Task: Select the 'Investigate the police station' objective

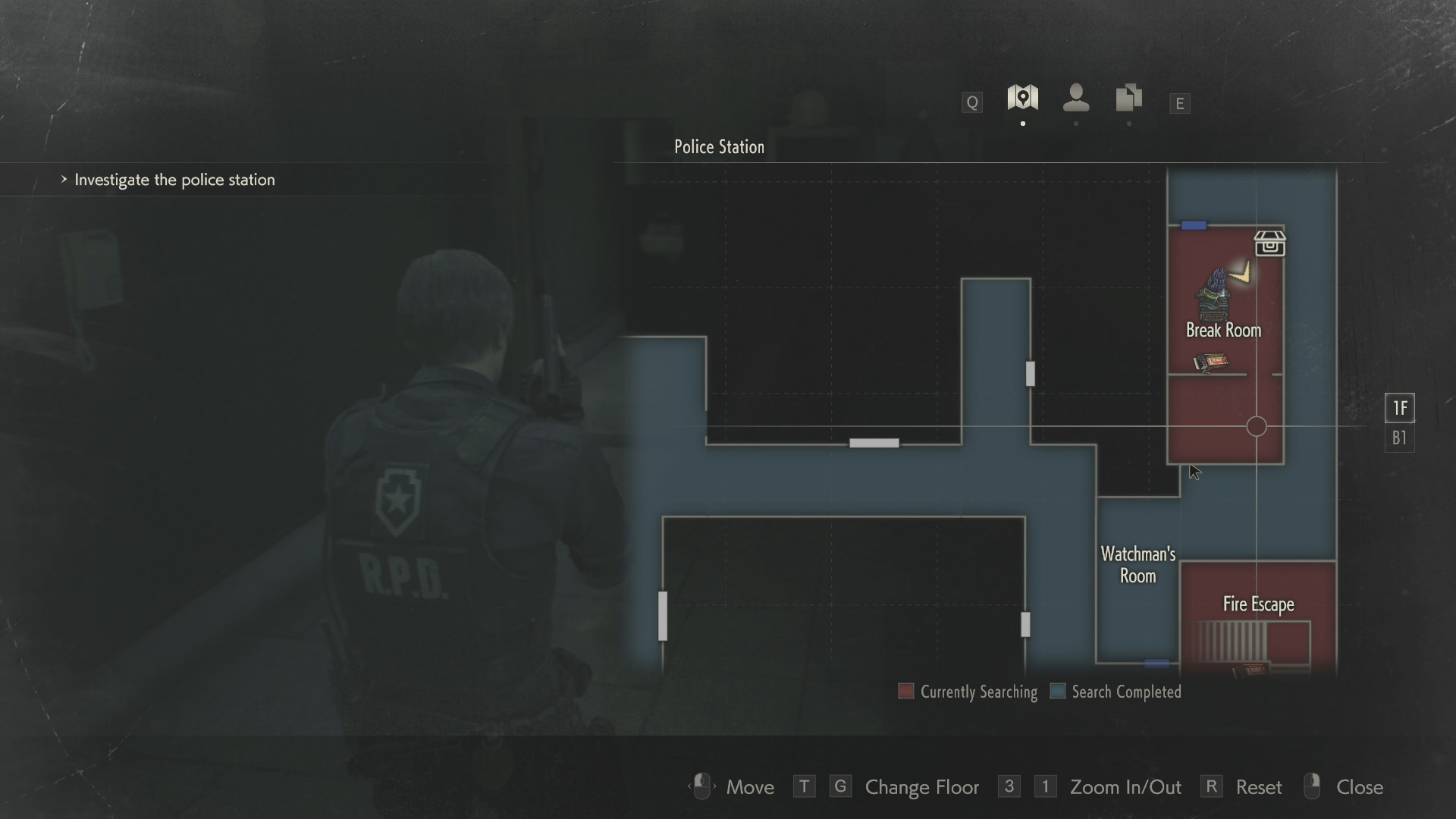Action: pyautogui.click(x=174, y=180)
